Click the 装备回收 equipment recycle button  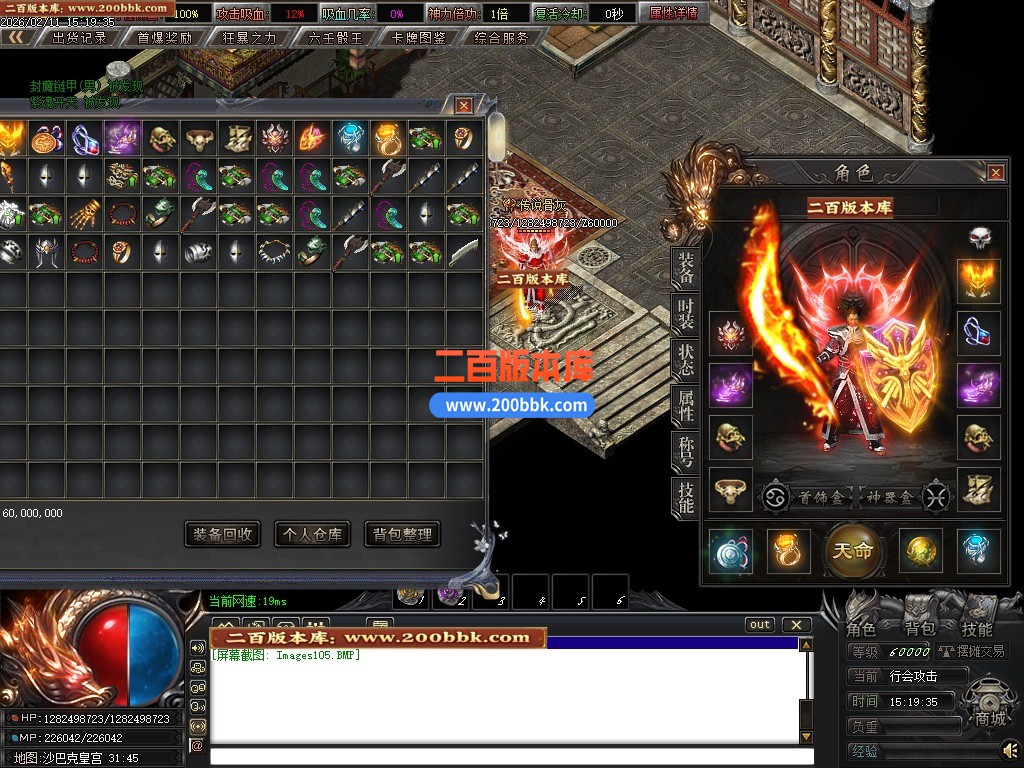click(223, 534)
